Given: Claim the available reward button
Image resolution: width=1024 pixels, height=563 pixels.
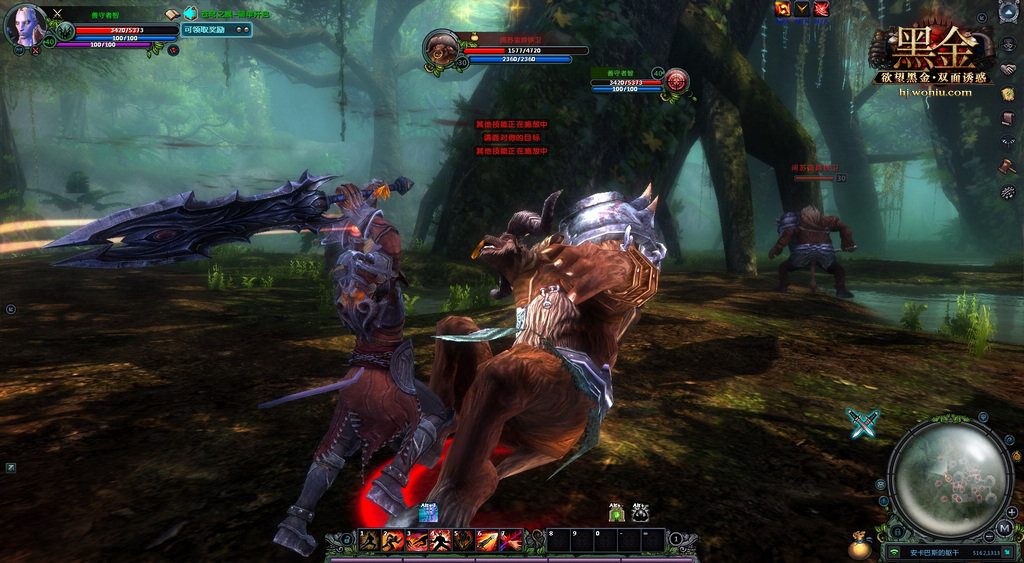Looking at the screenshot, I should 217,30.
